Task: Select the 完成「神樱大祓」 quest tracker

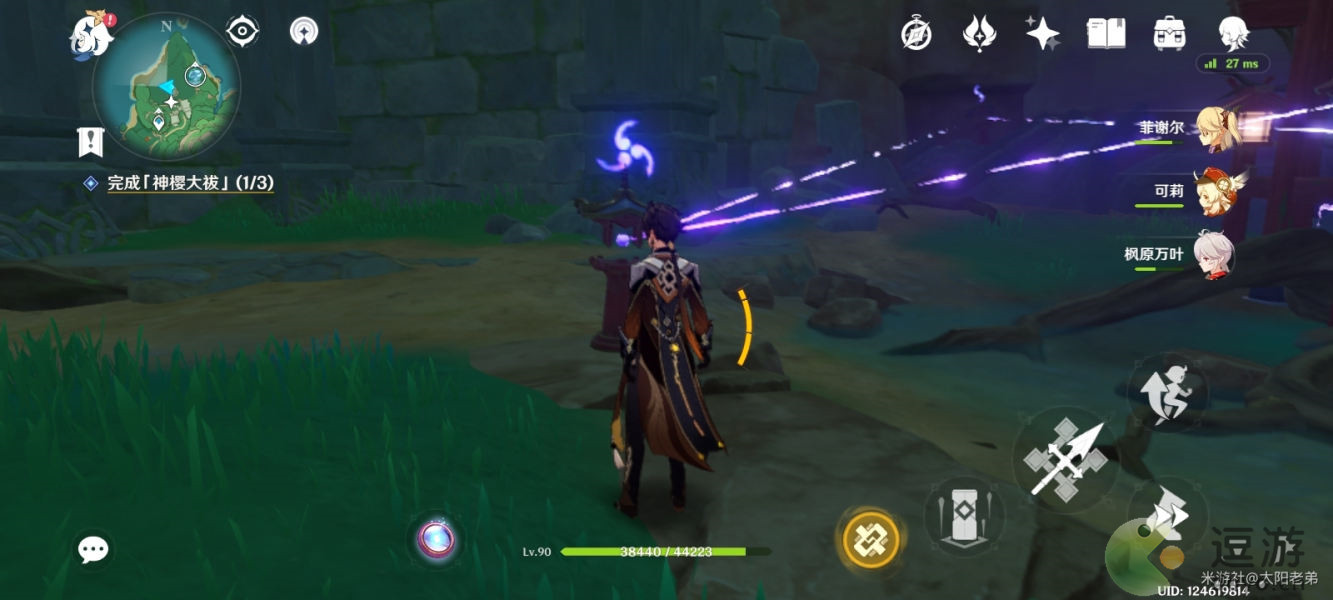Action: click(x=190, y=183)
